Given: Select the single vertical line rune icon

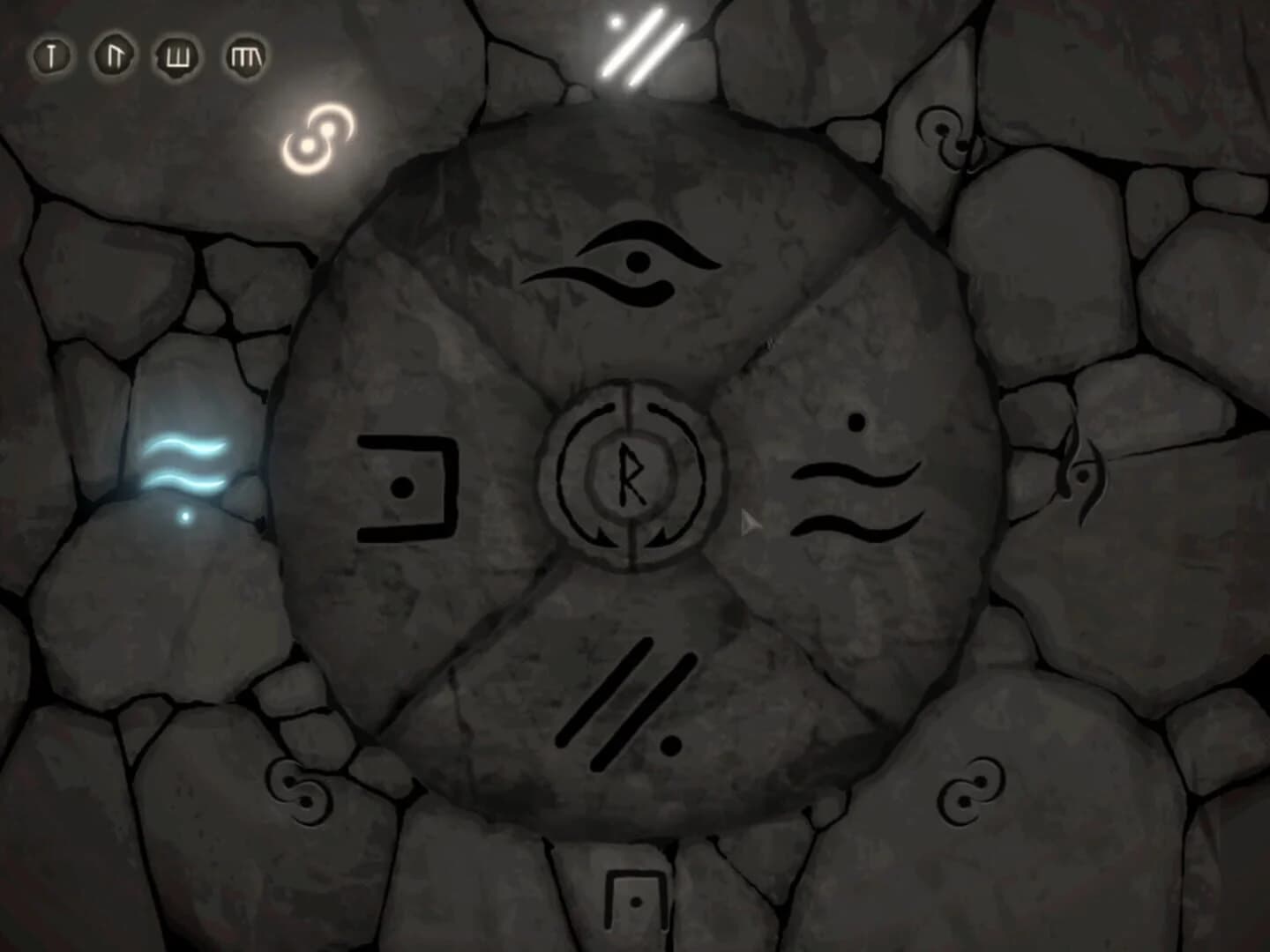Looking at the screenshot, I should pyautogui.click(x=49, y=57).
